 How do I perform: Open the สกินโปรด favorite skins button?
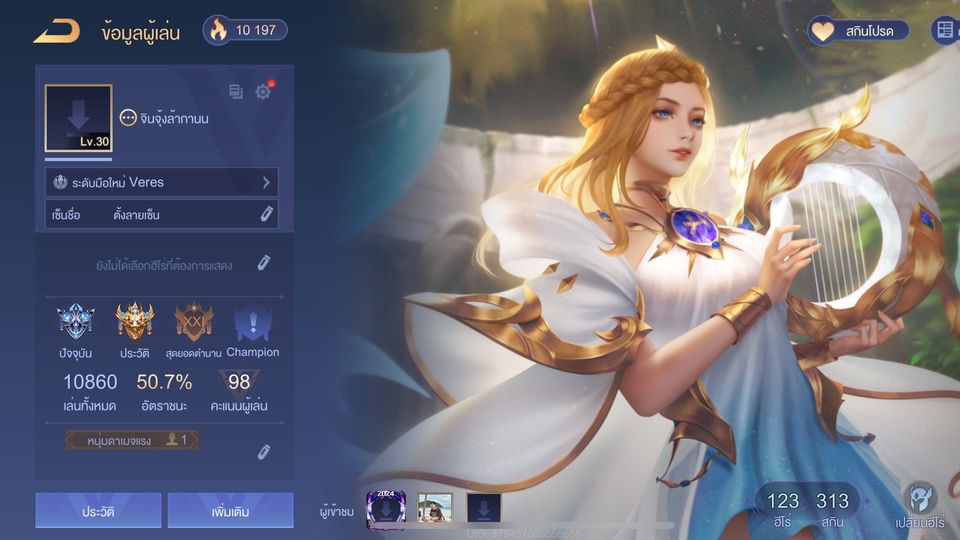859,31
